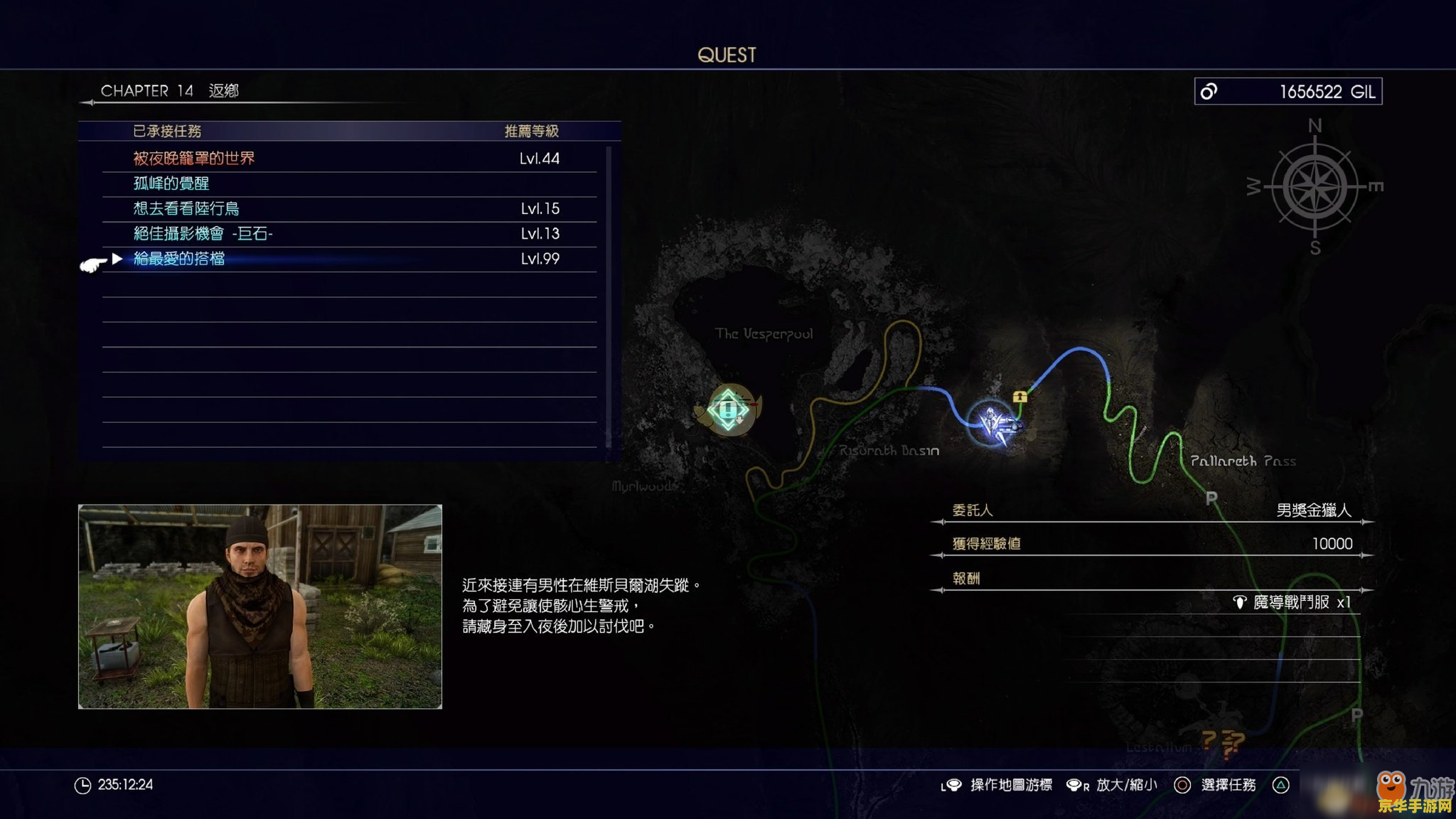
Task: Open the 想去看看陸行鳥 quest
Action: tap(186, 208)
